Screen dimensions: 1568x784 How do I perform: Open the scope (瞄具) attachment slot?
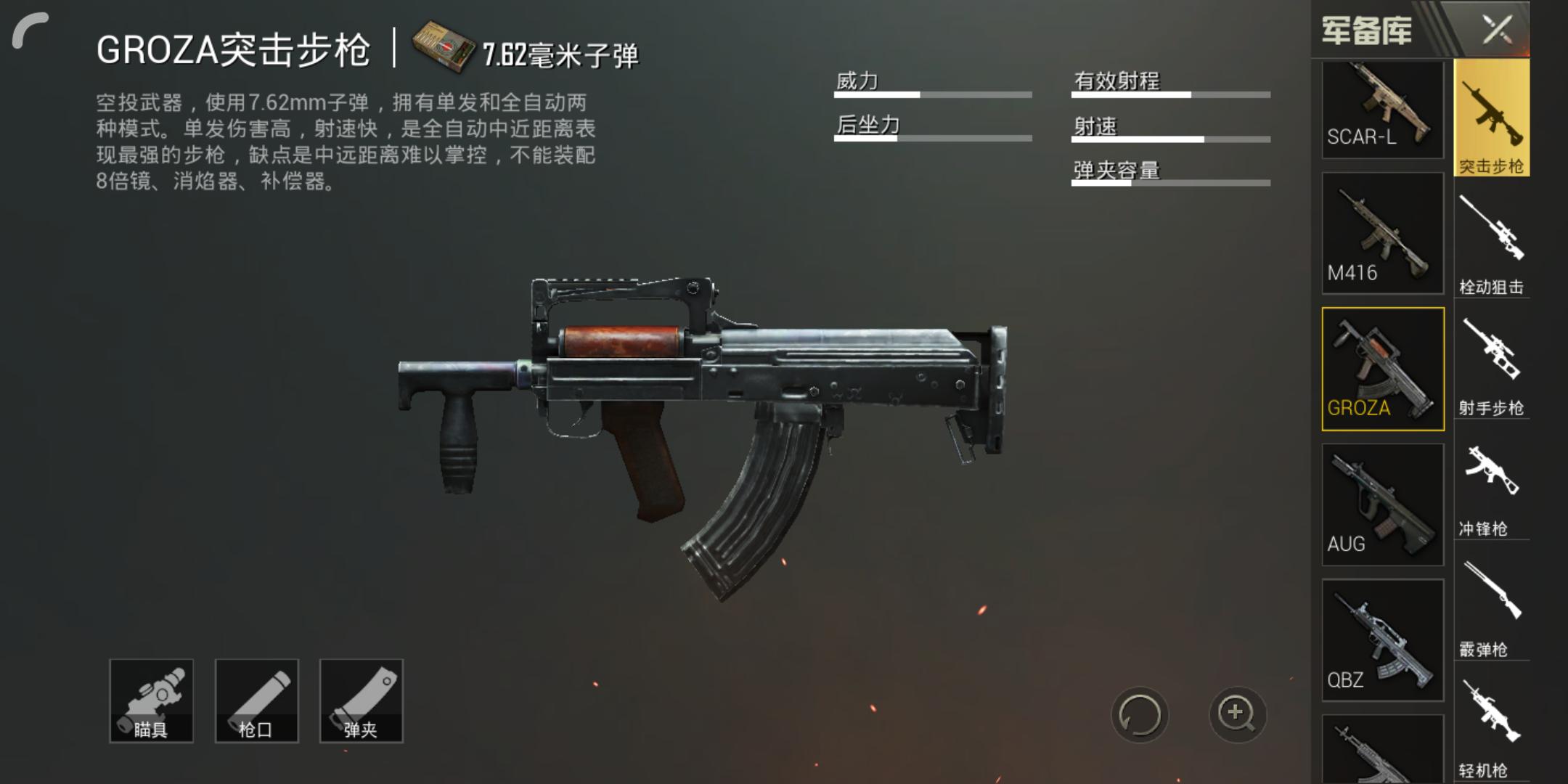click(152, 701)
